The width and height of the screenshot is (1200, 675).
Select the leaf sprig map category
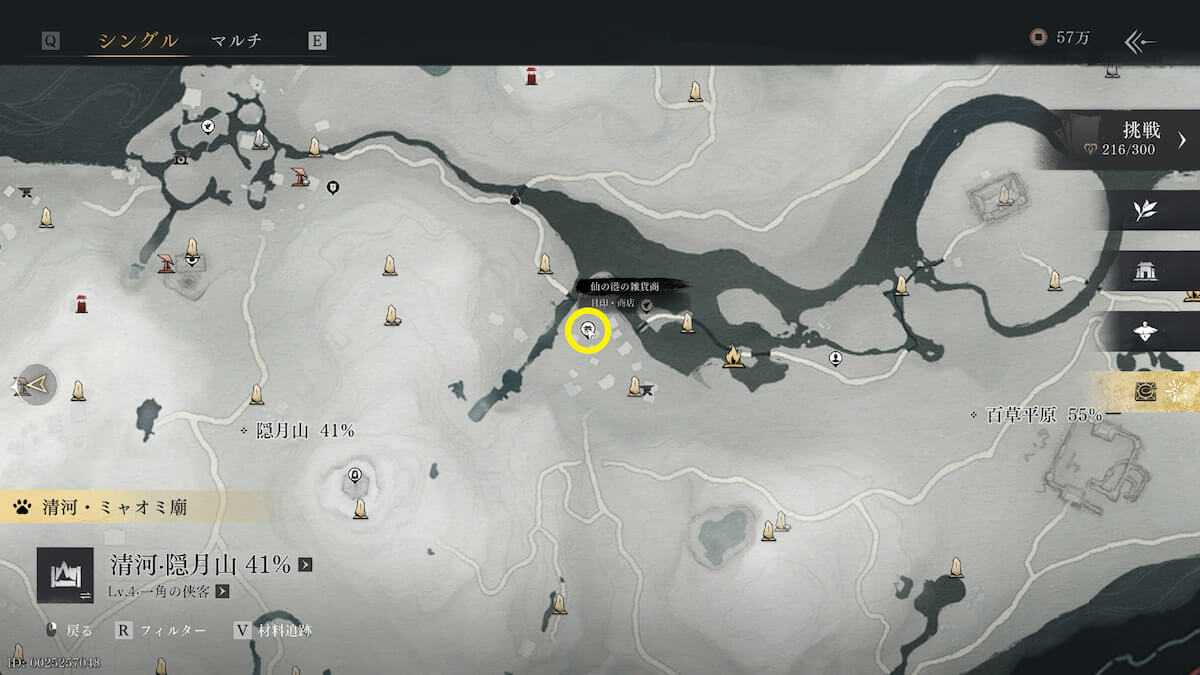point(1145,210)
